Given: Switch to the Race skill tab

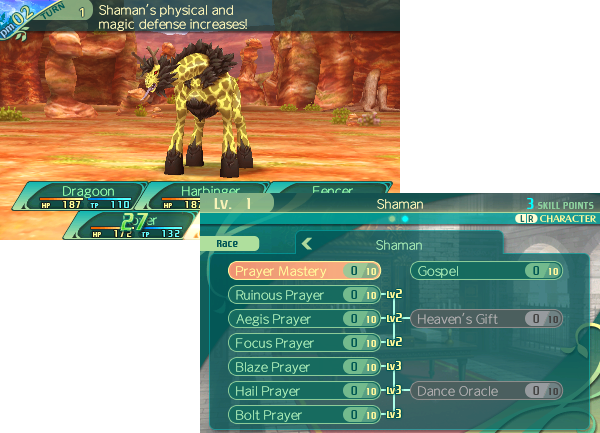Looking at the screenshot, I should pos(236,243).
